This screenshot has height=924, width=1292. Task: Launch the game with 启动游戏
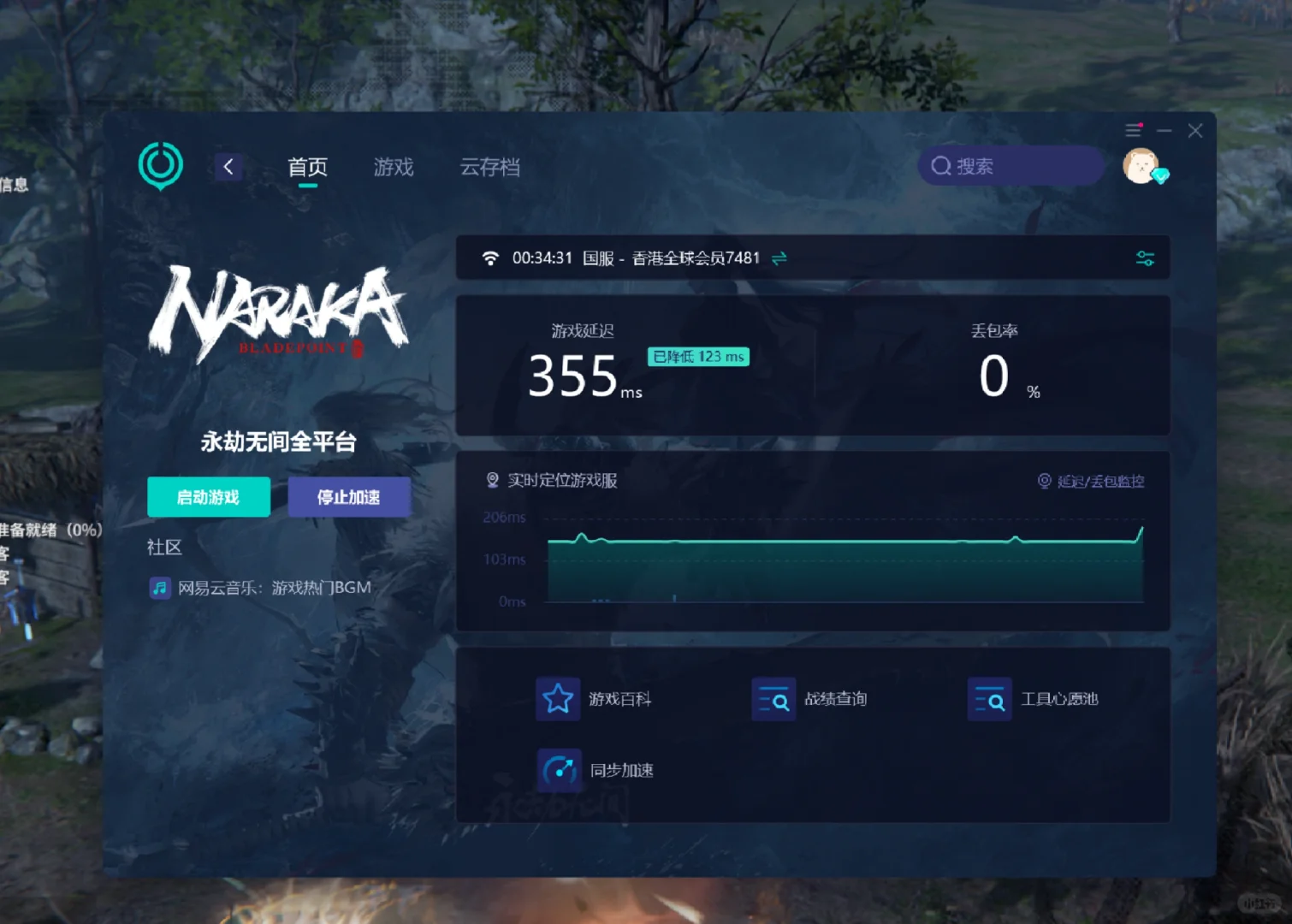[x=209, y=496]
